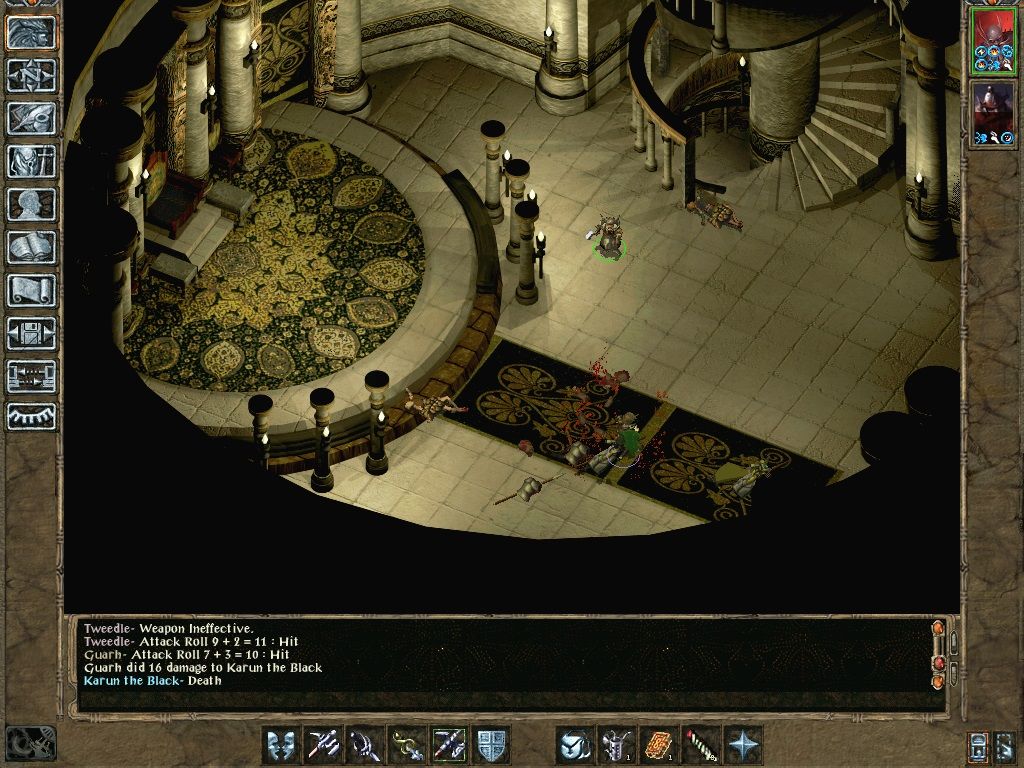Open the priest scroll with the scroll button

[x=30, y=290]
